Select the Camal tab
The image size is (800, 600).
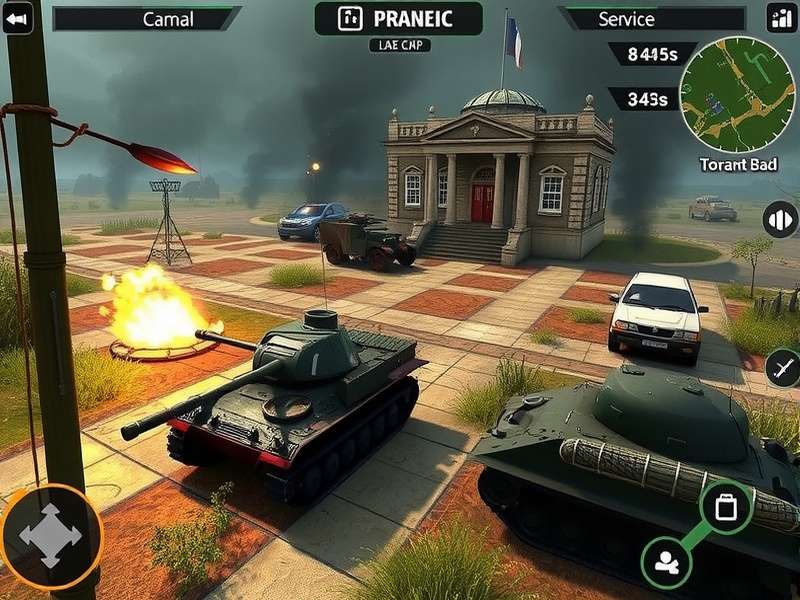click(146, 19)
